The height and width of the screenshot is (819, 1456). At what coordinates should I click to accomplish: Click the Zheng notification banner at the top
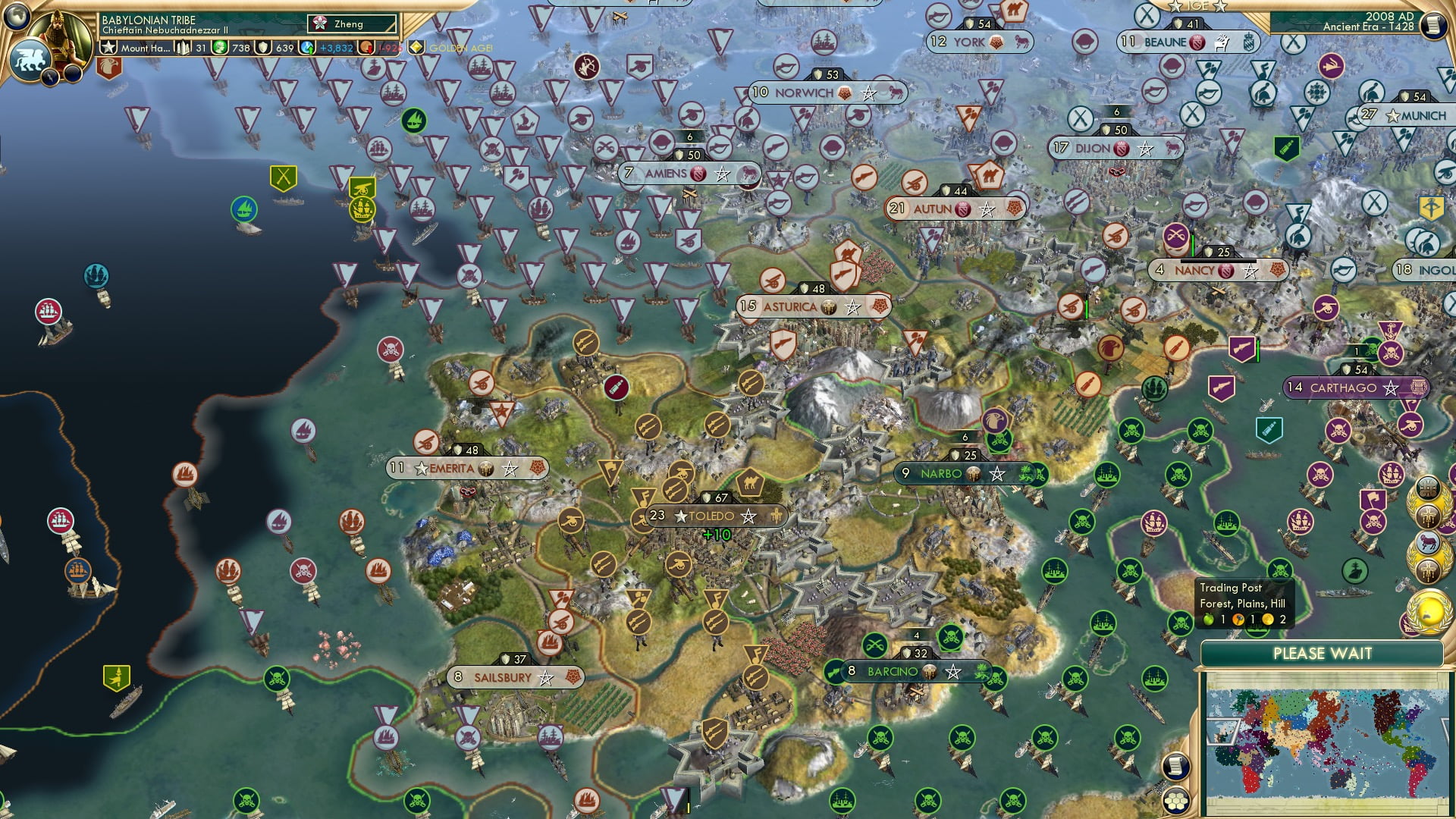coord(349,24)
